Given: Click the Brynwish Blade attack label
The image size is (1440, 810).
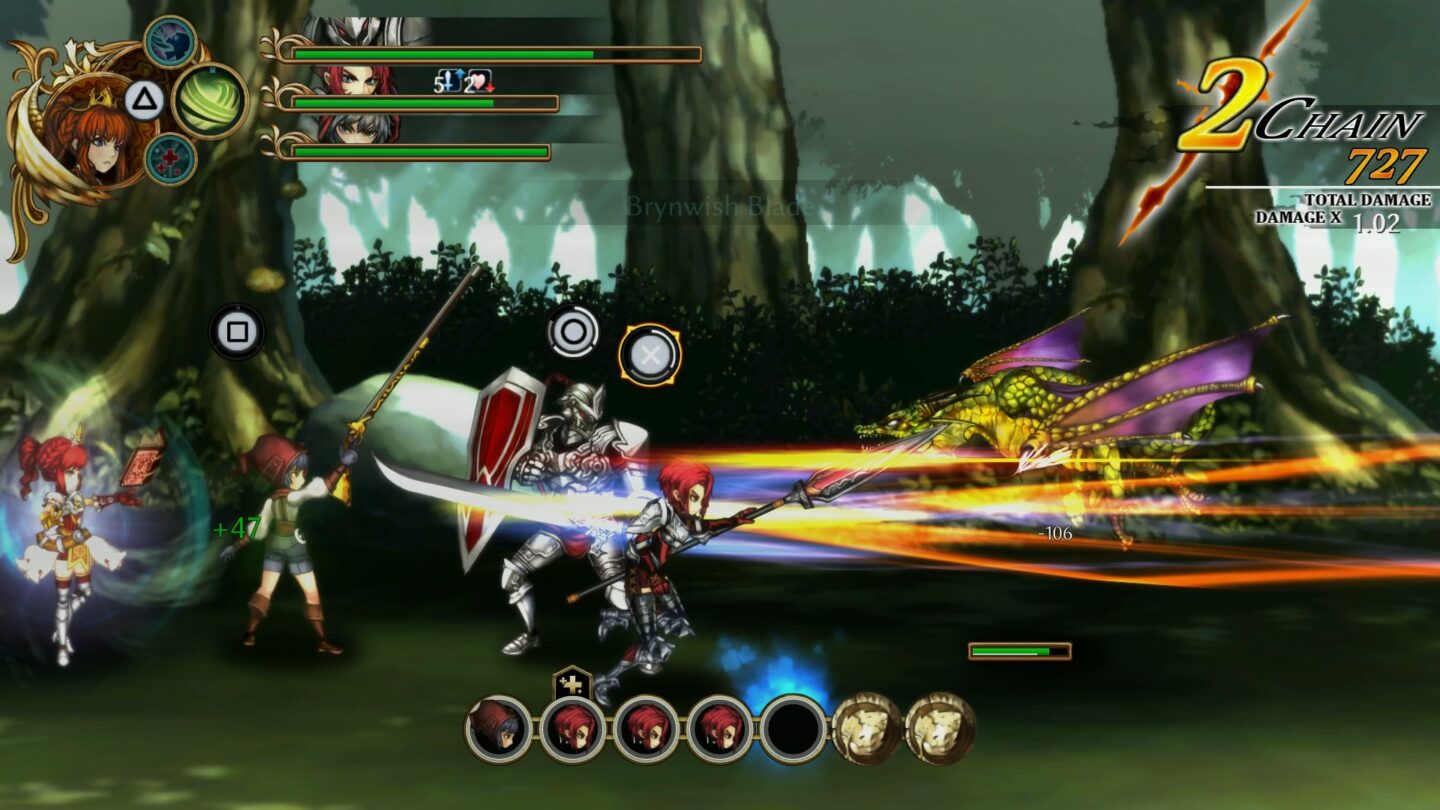Looking at the screenshot, I should (719, 205).
